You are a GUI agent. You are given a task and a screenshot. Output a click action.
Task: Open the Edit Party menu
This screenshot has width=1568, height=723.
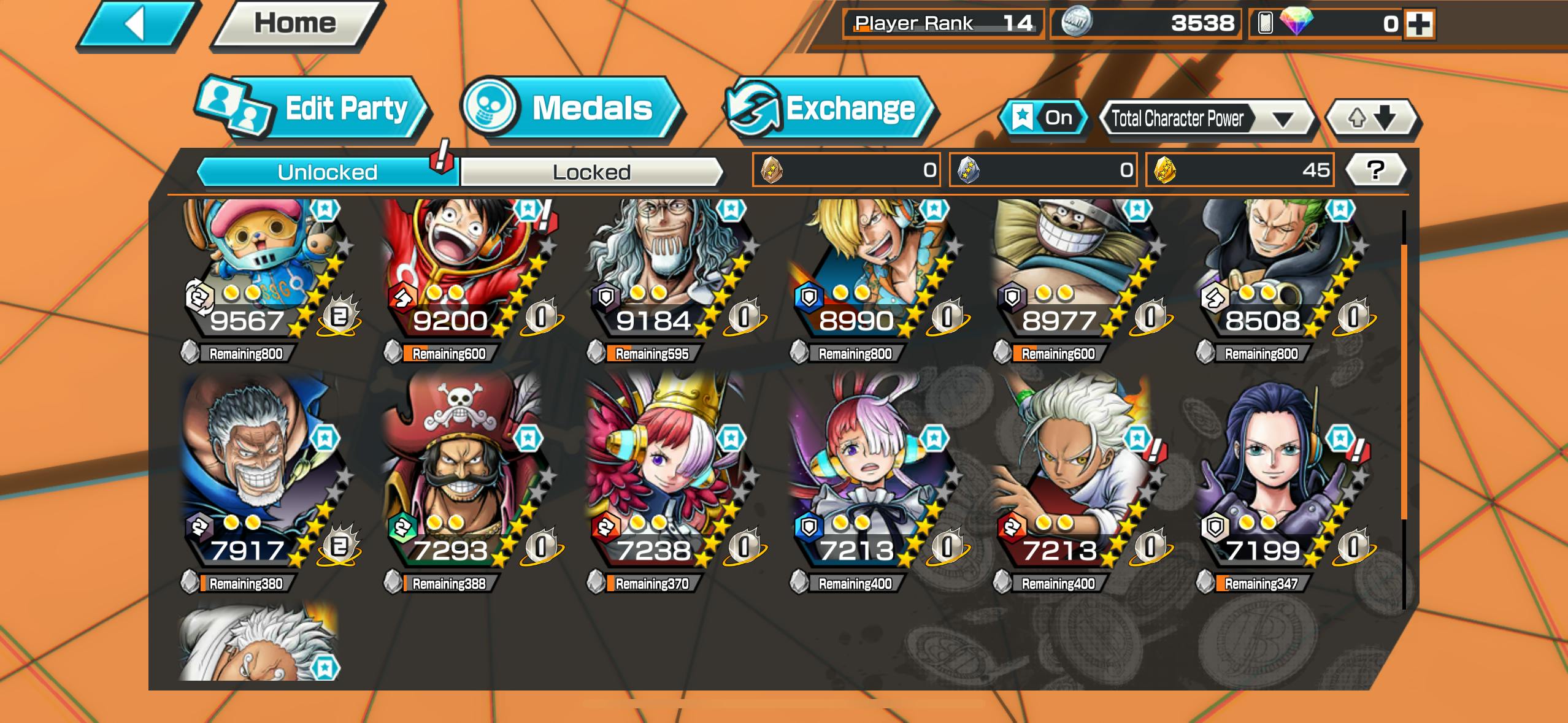click(314, 109)
